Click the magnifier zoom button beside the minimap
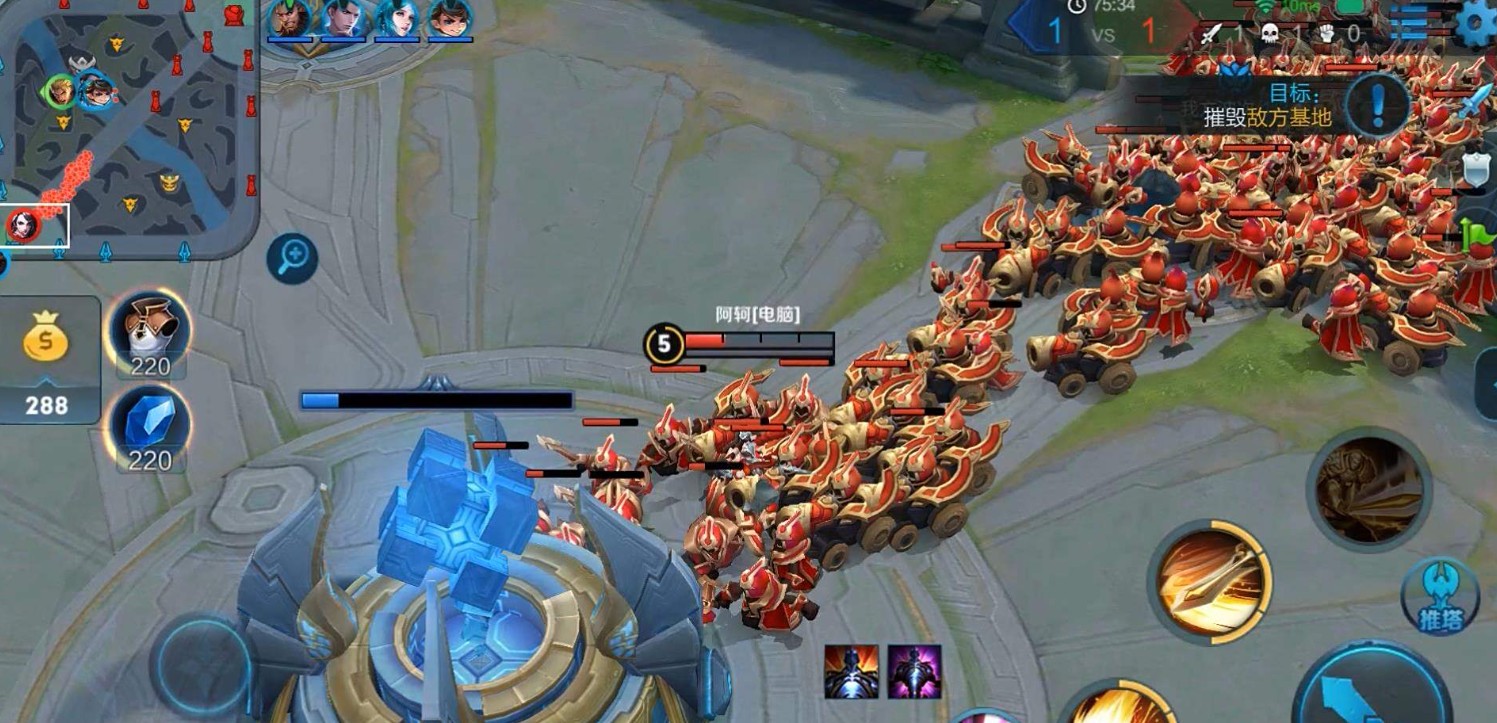The image size is (1497, 723). click(292, 259)
